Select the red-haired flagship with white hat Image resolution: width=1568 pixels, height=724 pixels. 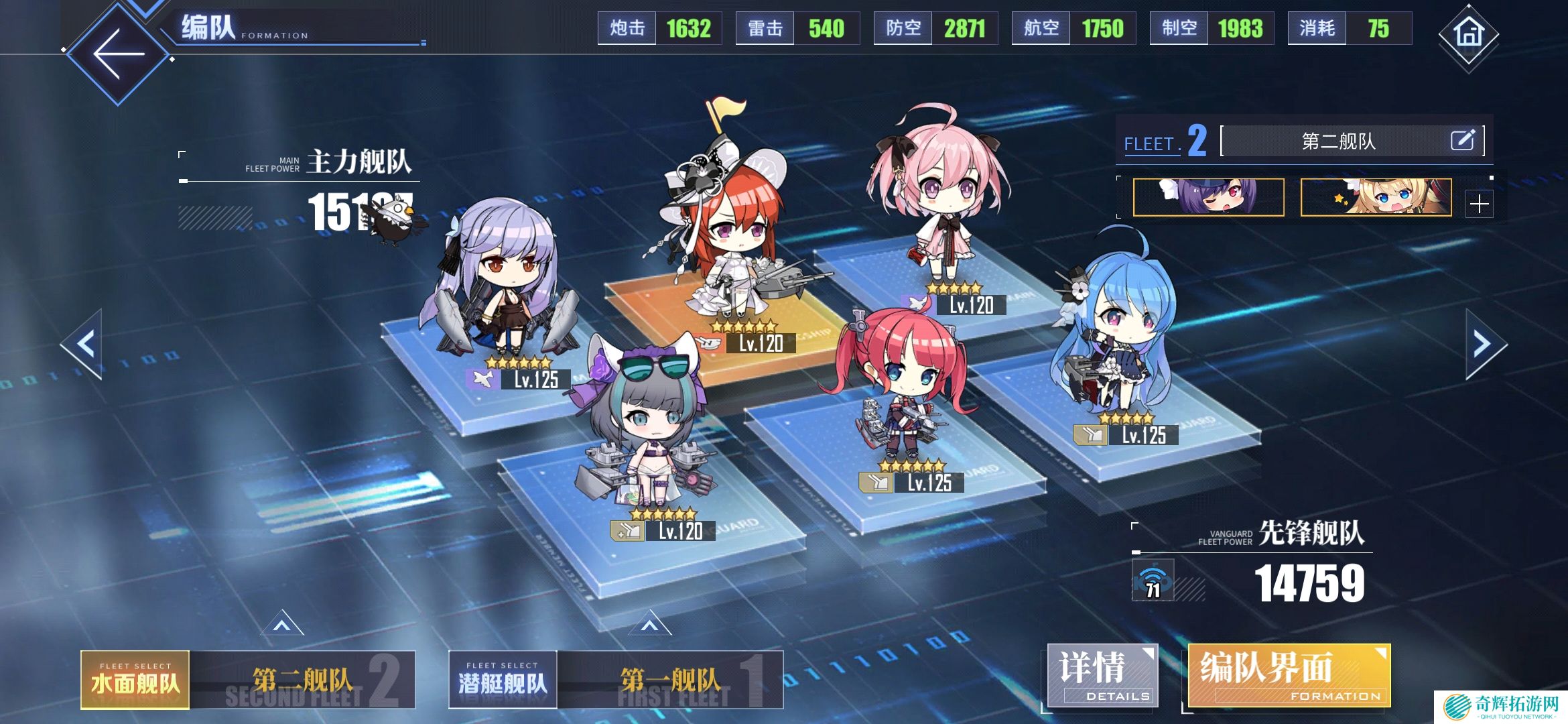click(x=727, y=241)
